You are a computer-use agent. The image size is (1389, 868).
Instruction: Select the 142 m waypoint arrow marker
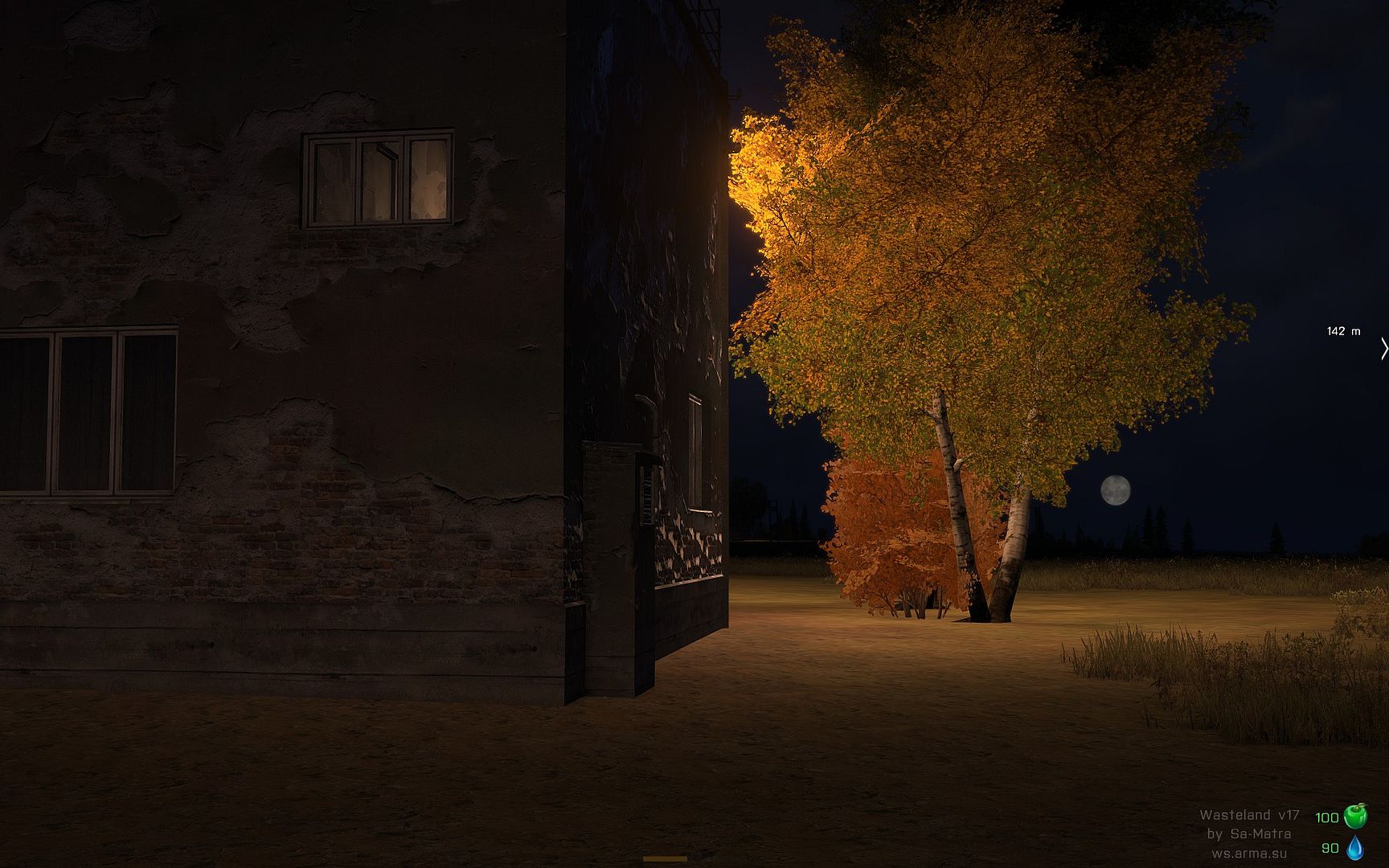point(1383,349)
